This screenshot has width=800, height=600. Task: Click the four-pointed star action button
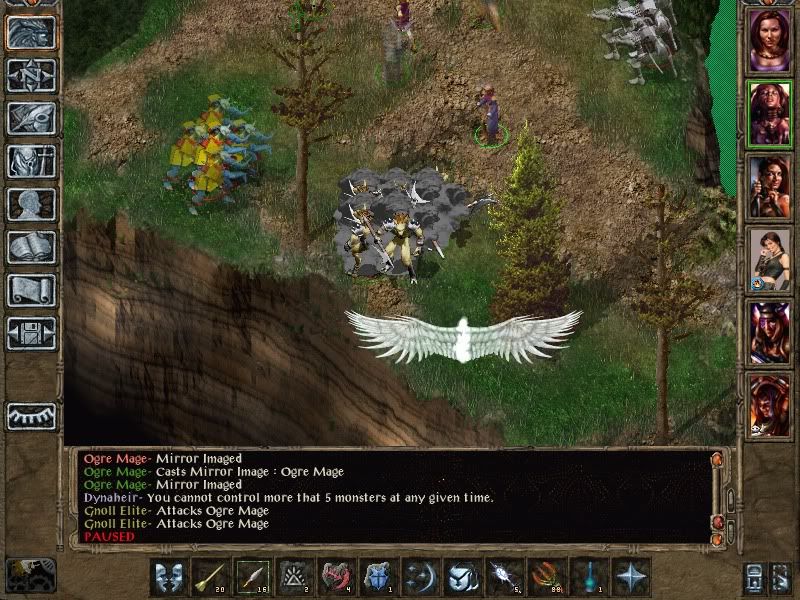click(631, 578)
